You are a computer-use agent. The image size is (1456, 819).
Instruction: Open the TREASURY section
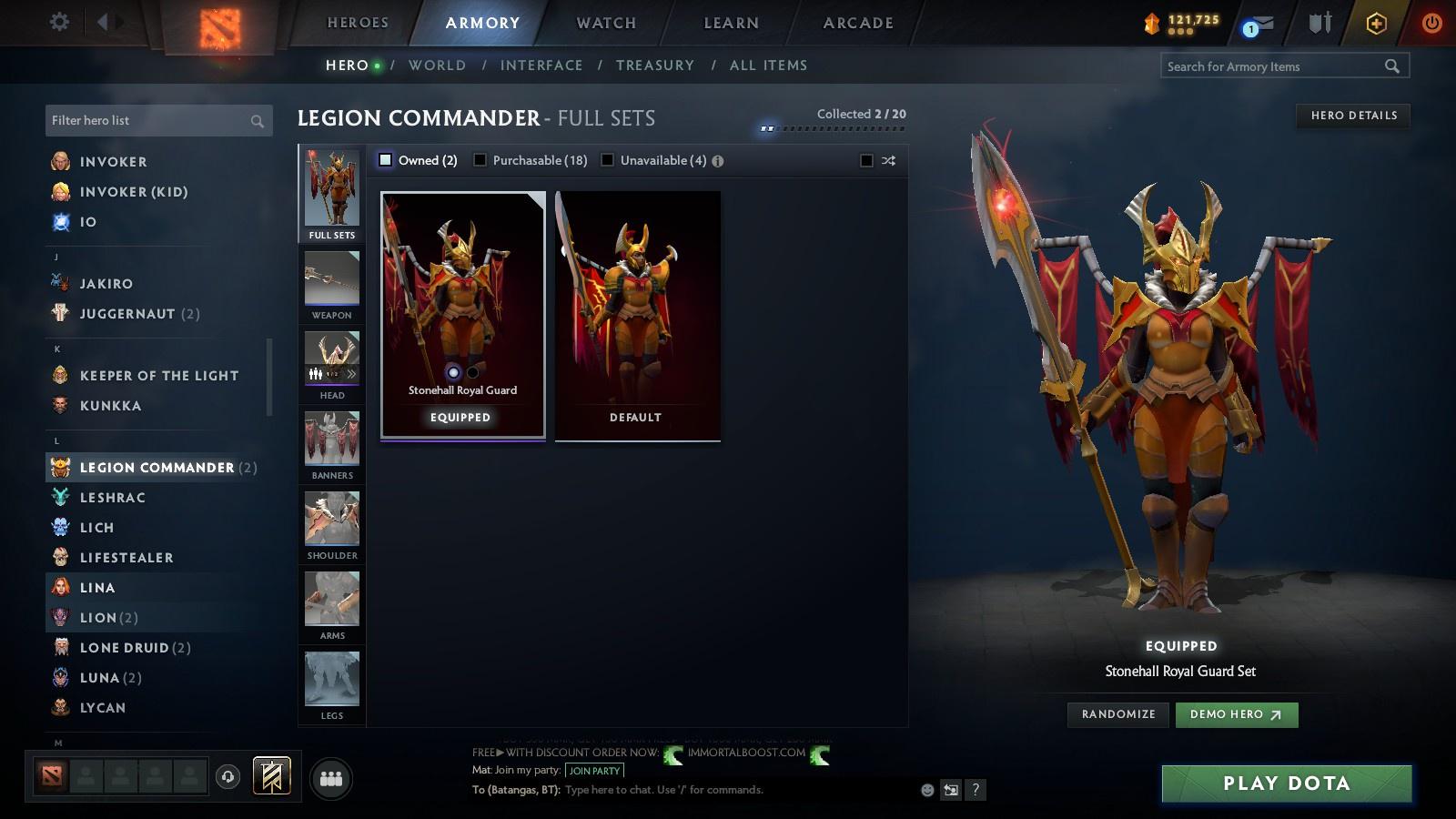[655, 65]
